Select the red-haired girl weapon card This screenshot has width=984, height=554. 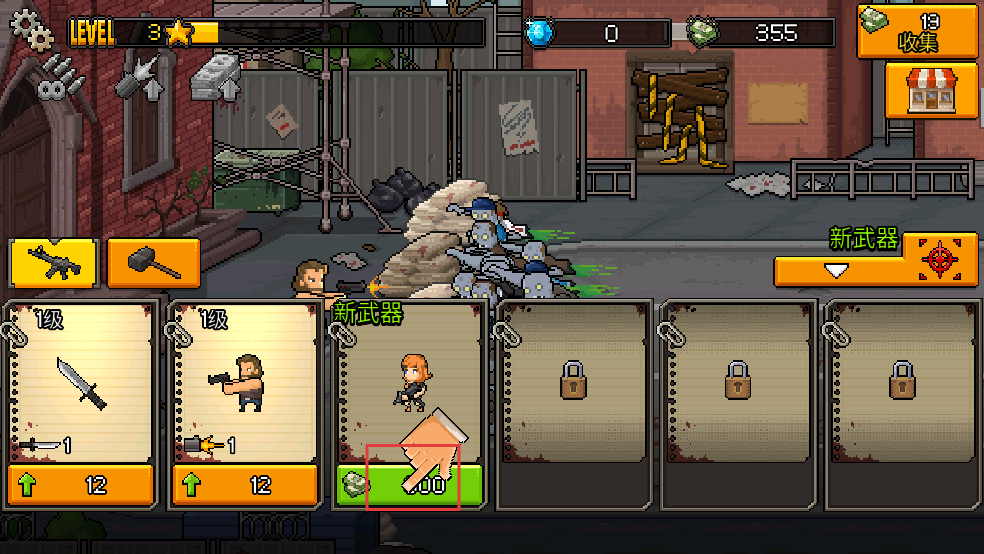coord(409,380)
